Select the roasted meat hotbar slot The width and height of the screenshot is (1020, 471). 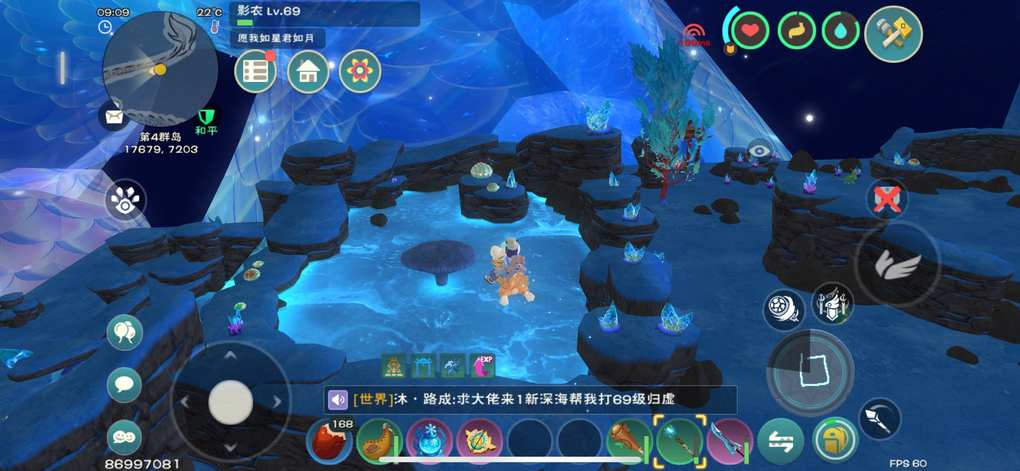pyautogui.click(x=329, y=441)
